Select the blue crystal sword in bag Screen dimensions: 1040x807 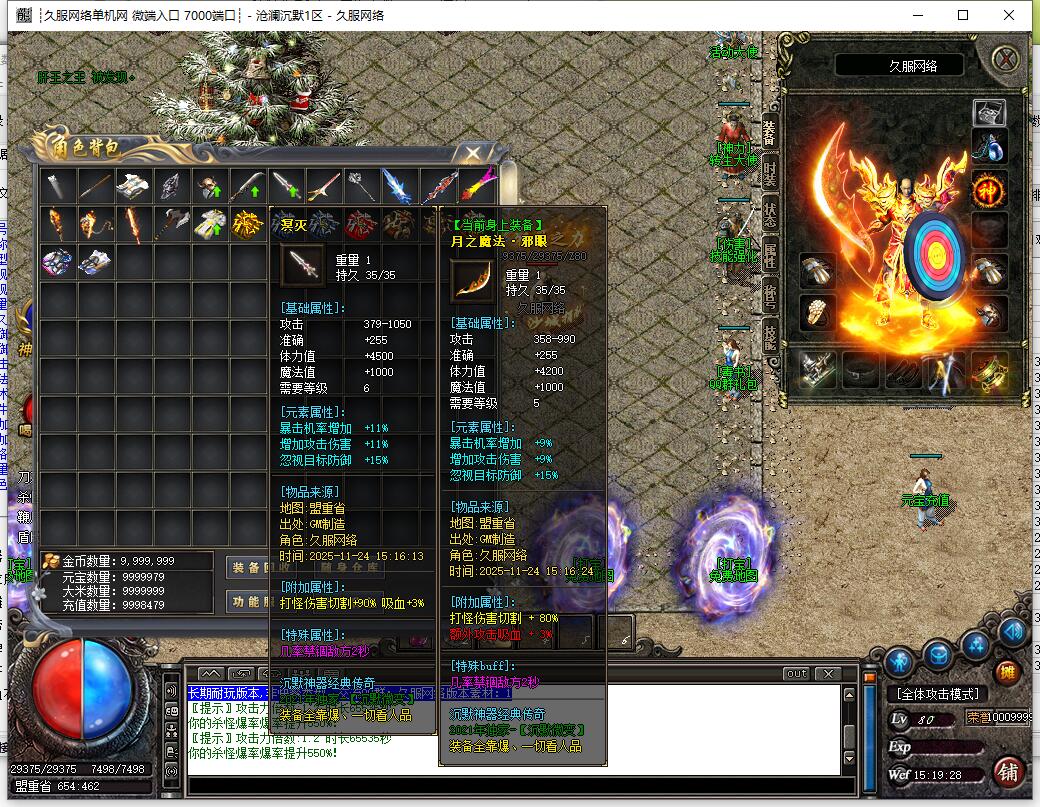(398, 186)
